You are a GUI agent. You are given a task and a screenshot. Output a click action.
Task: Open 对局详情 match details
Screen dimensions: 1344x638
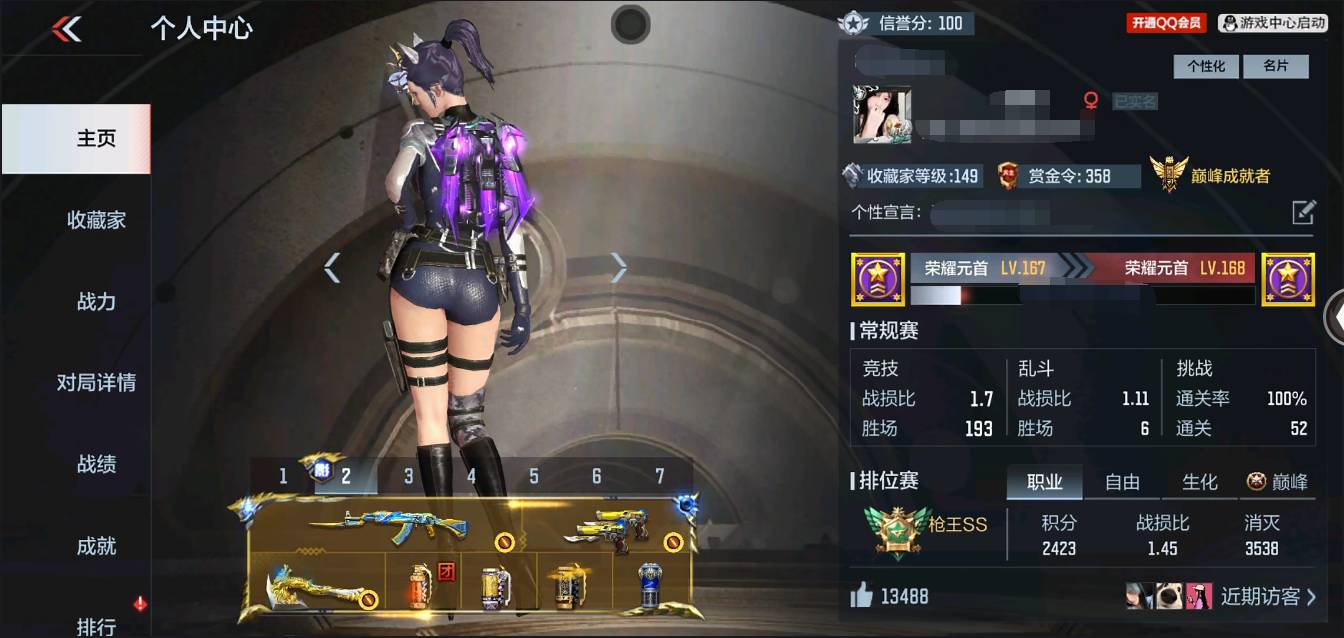click(96, 383)
